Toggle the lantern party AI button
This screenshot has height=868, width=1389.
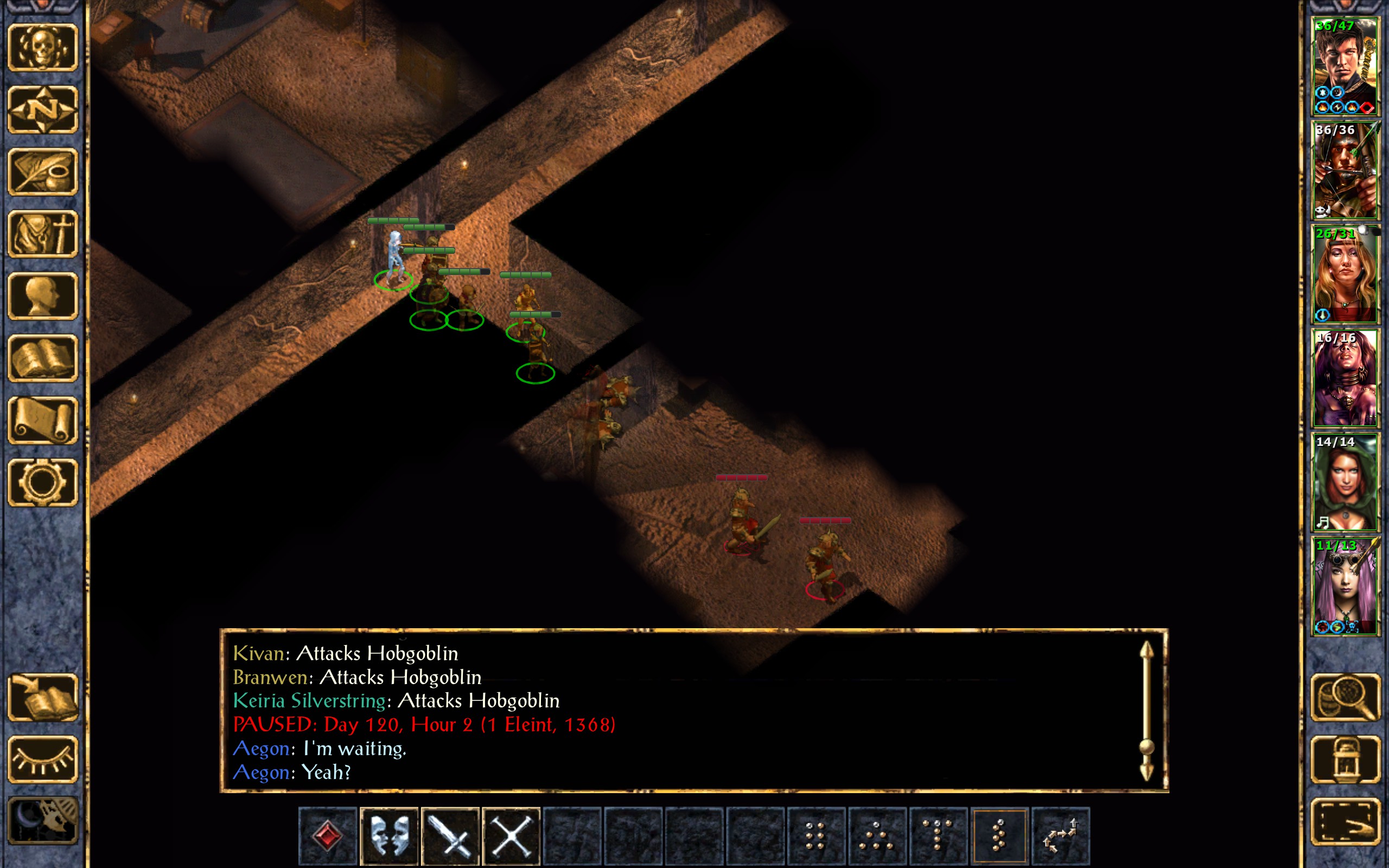pos(1345,759)
